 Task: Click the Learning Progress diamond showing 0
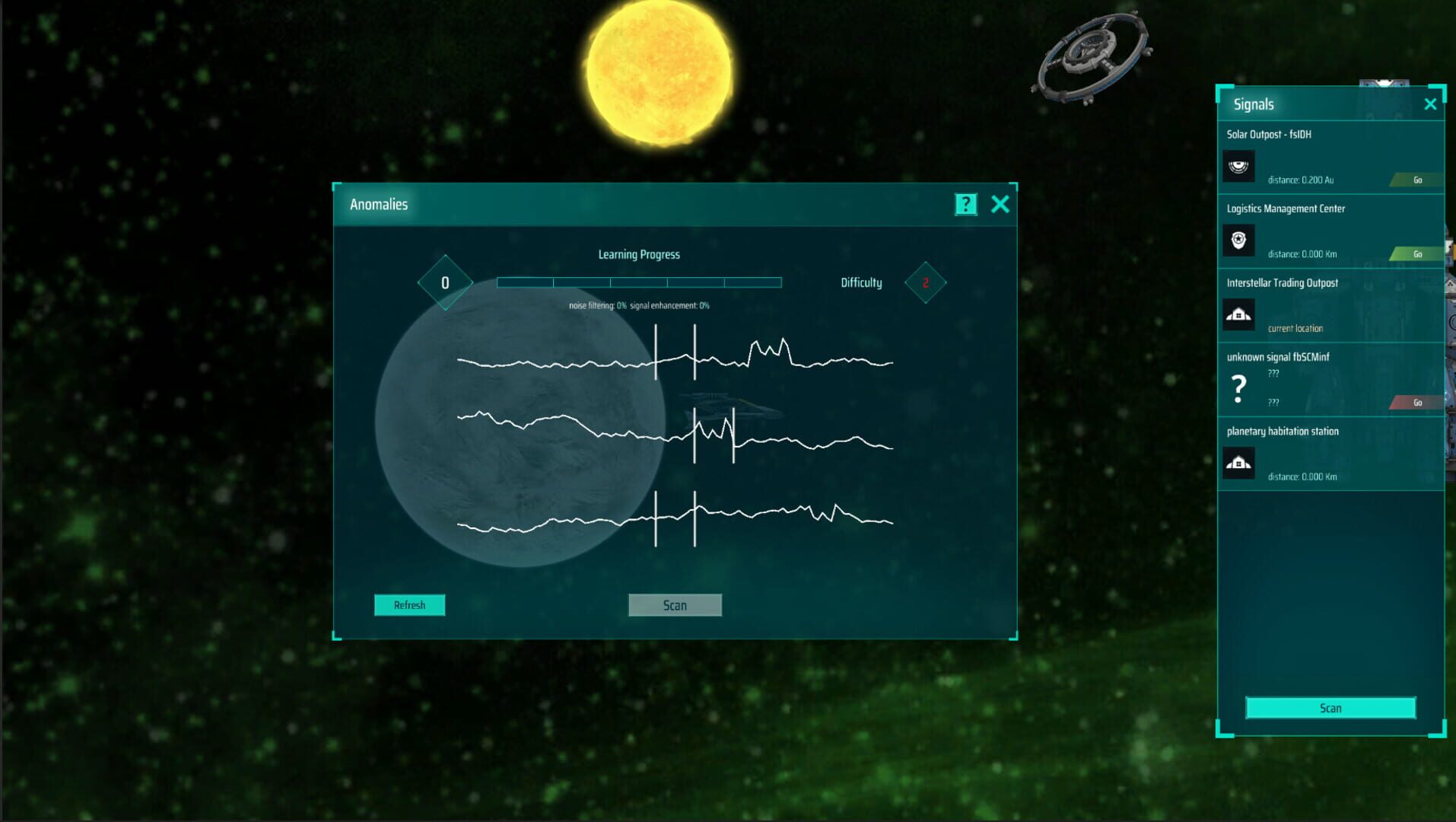click(445, 282)
